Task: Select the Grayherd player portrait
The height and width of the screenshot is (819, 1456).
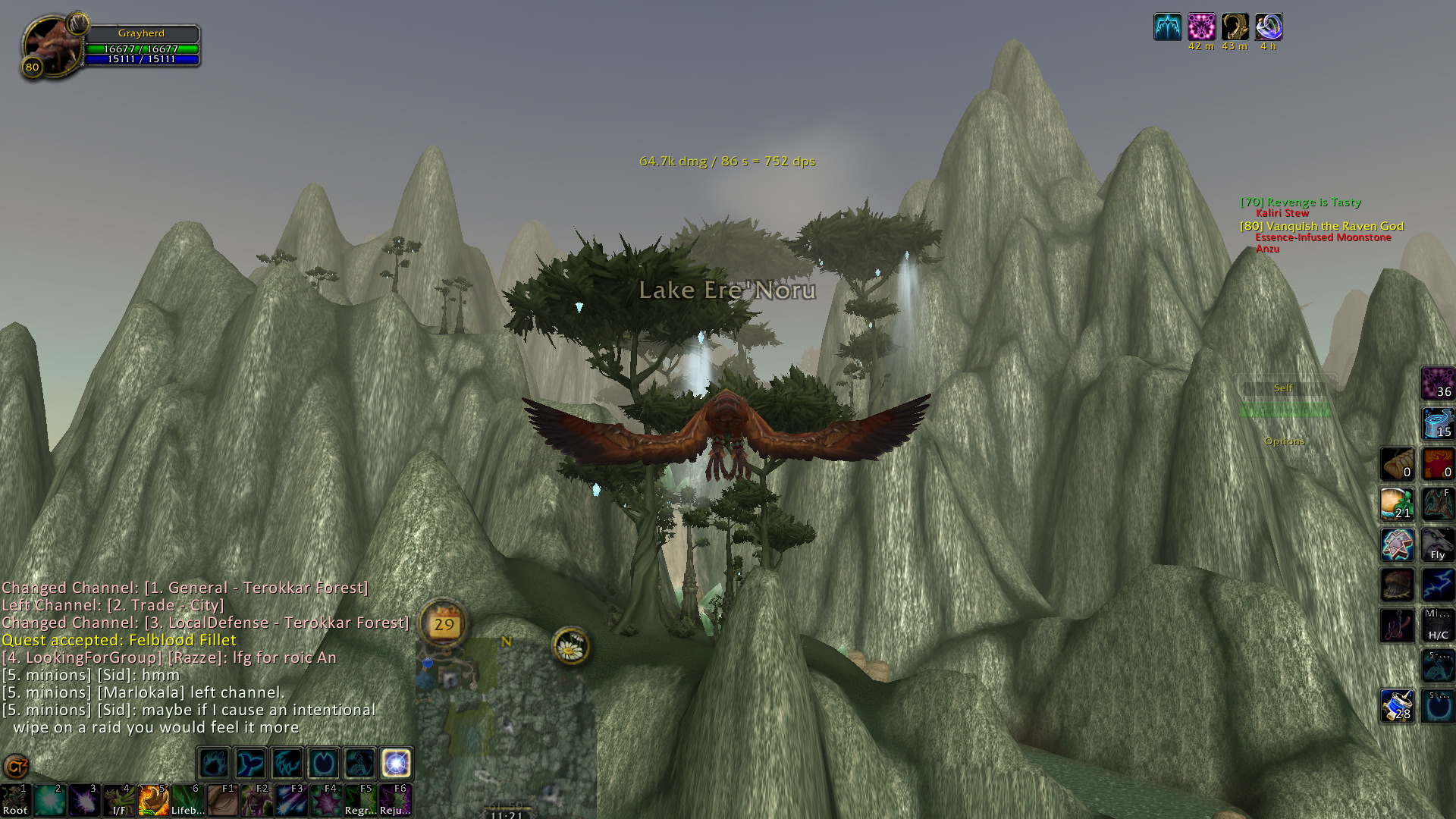Action: pyautogui.click(x=51, y=45)
